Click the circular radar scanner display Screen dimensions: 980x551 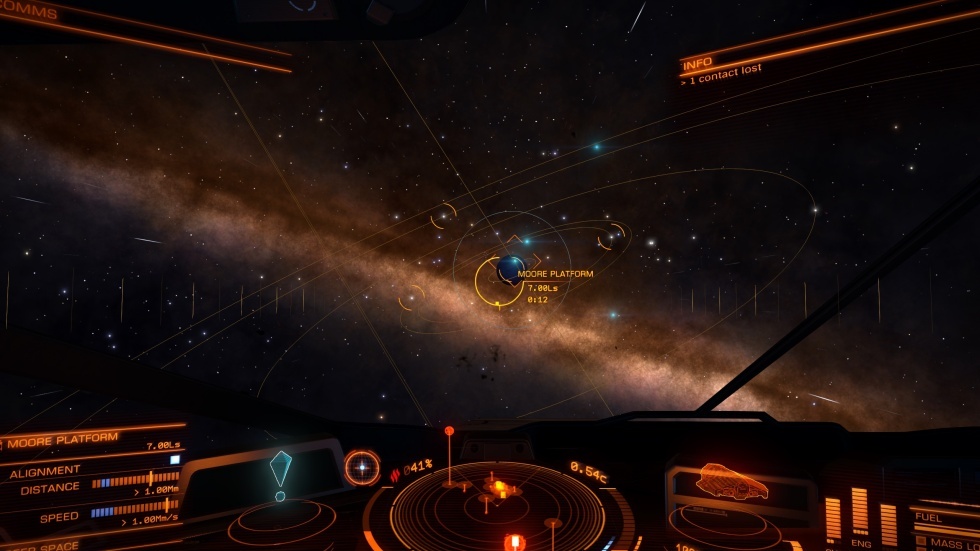pyautogui.click(x=498, y=505)
